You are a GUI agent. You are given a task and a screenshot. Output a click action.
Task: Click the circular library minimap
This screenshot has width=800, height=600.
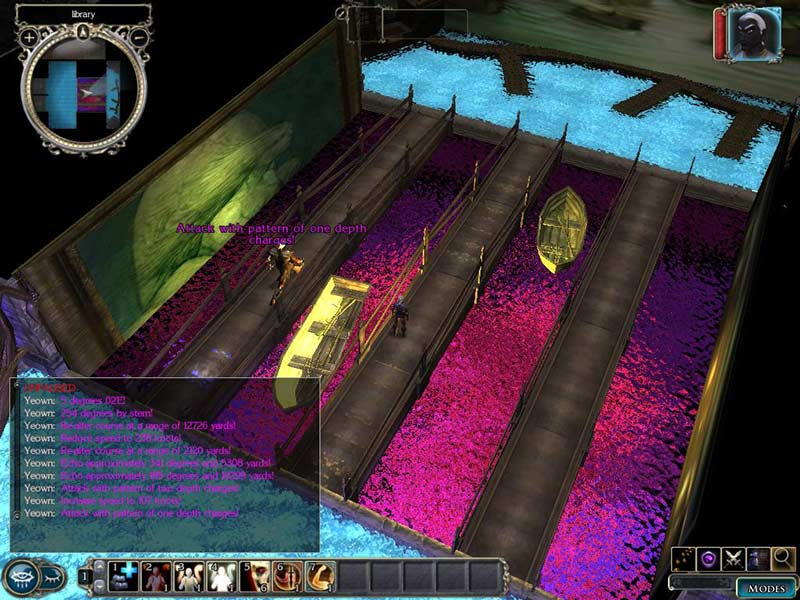click(84, 91)
